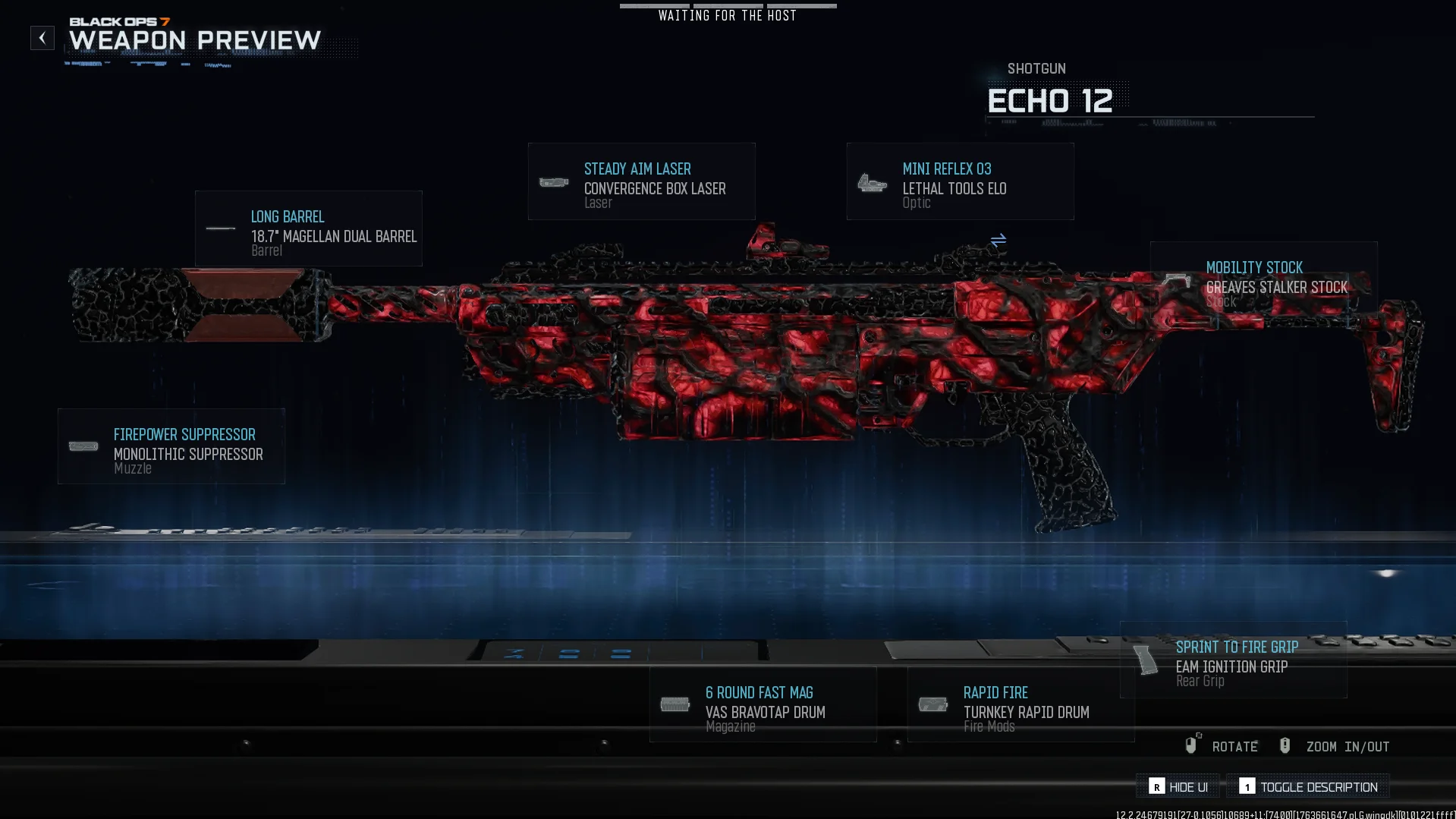This screenshot has height=819, width=1456.
Task: Hide UI with the R key button
Action: coord(1156,787)
